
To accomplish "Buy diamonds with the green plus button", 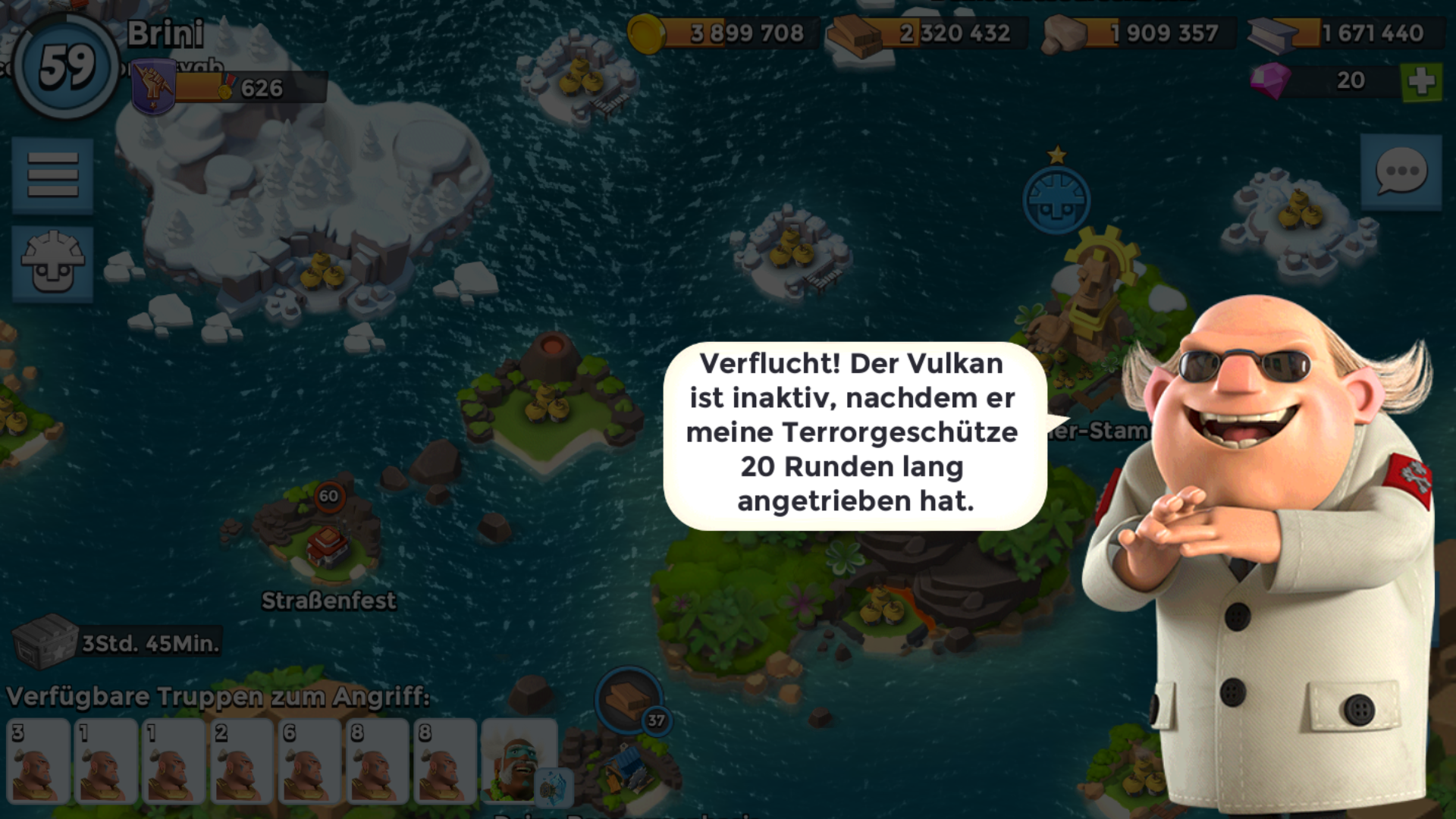I will [1421, 81].
